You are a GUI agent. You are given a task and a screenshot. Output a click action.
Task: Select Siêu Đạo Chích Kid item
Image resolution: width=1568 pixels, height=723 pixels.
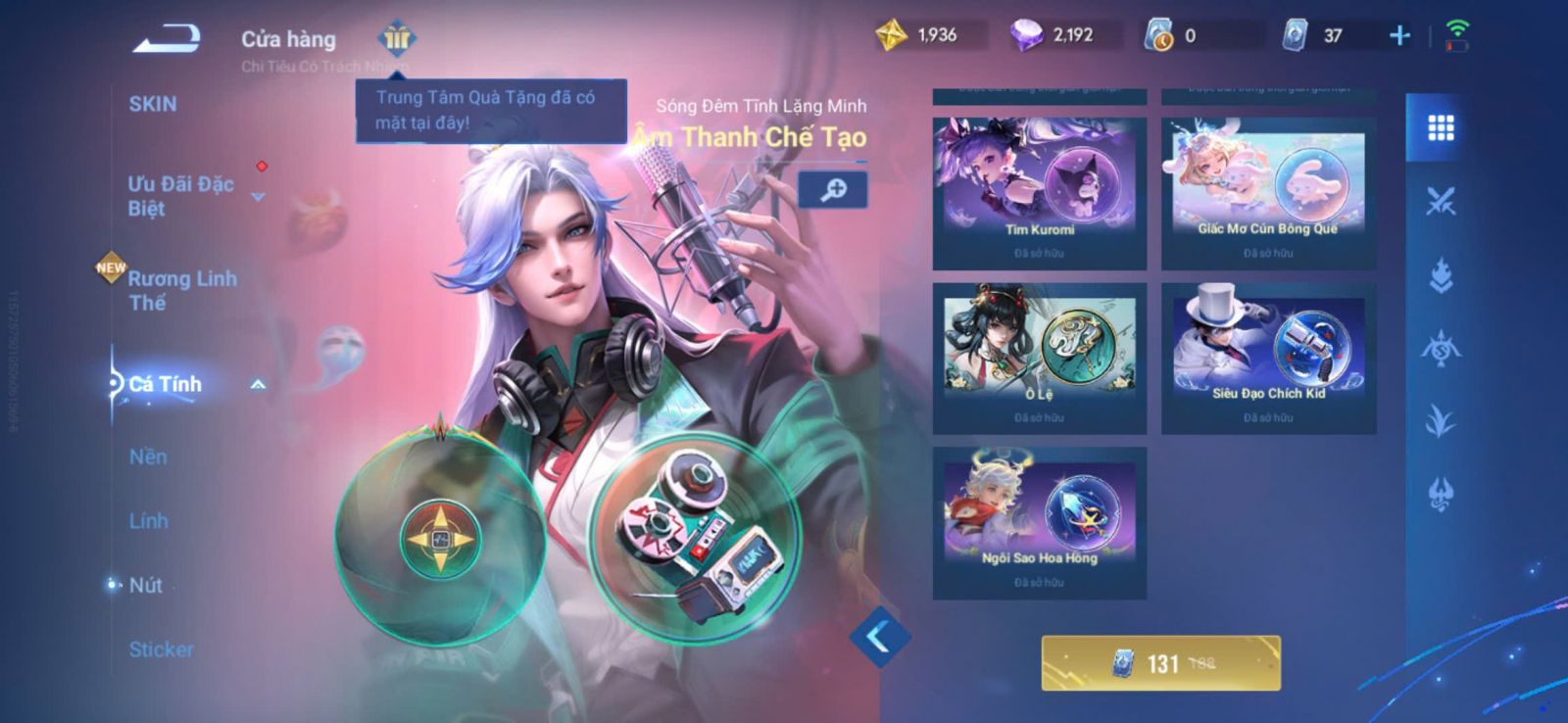[x=1268, y=358]
